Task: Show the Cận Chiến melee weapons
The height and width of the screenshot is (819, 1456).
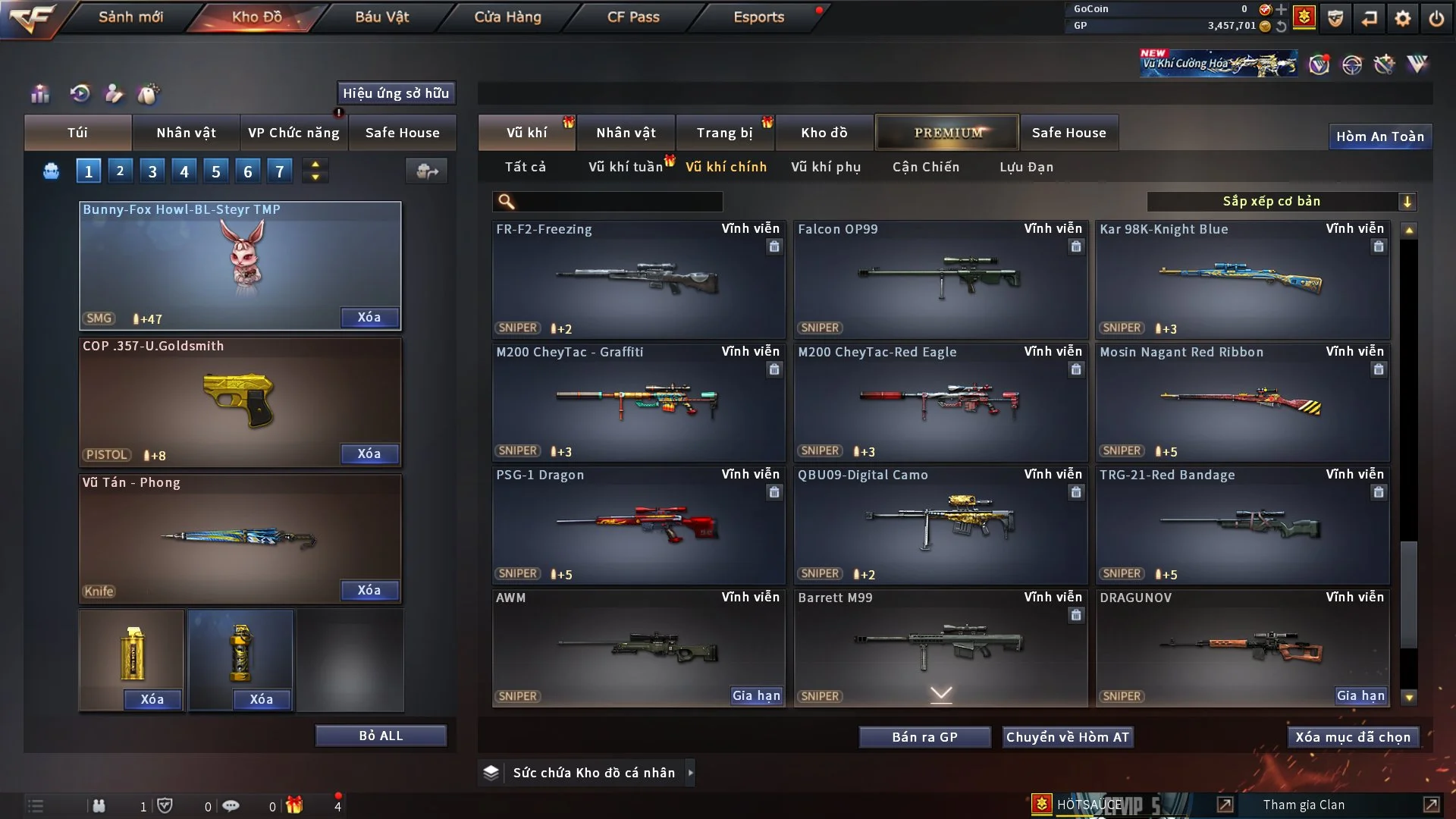Action: (925, 167)
